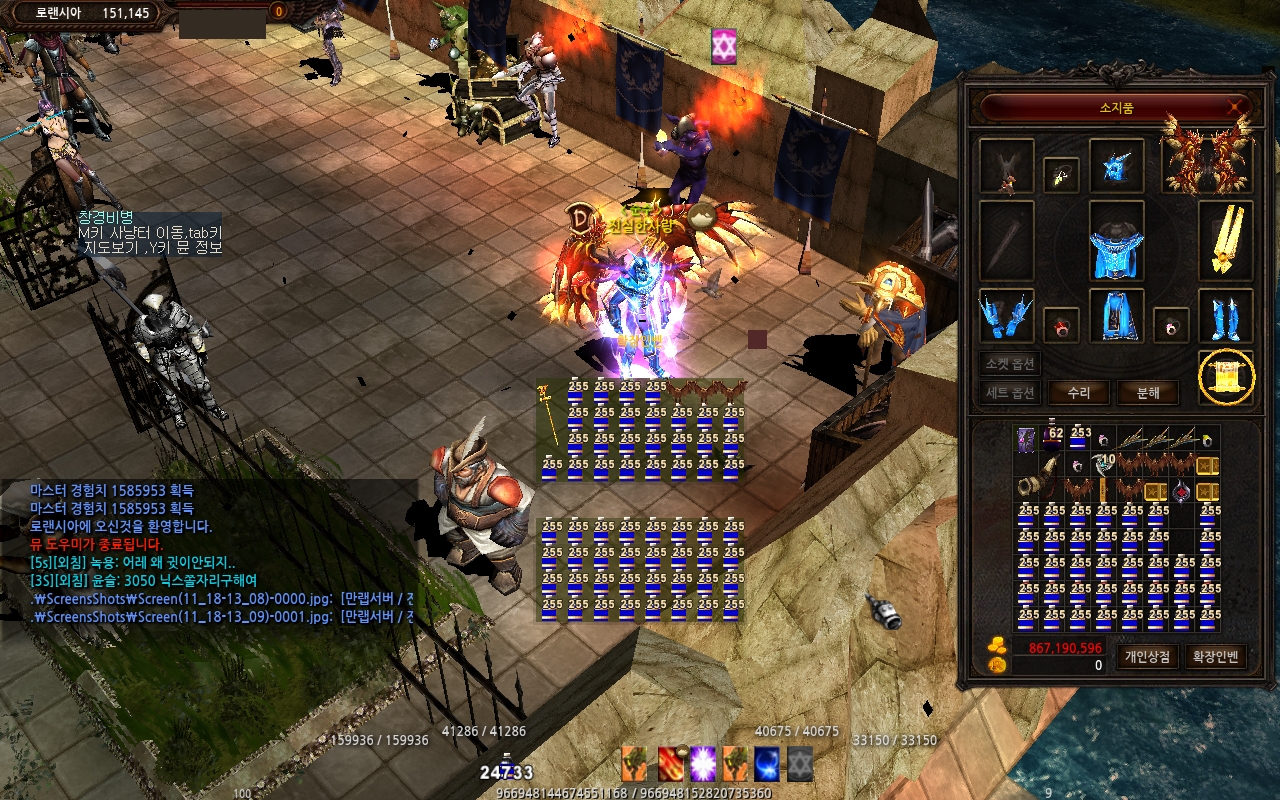
Task: Open the 개인상점 personal shop
Action: point(1146,657)
